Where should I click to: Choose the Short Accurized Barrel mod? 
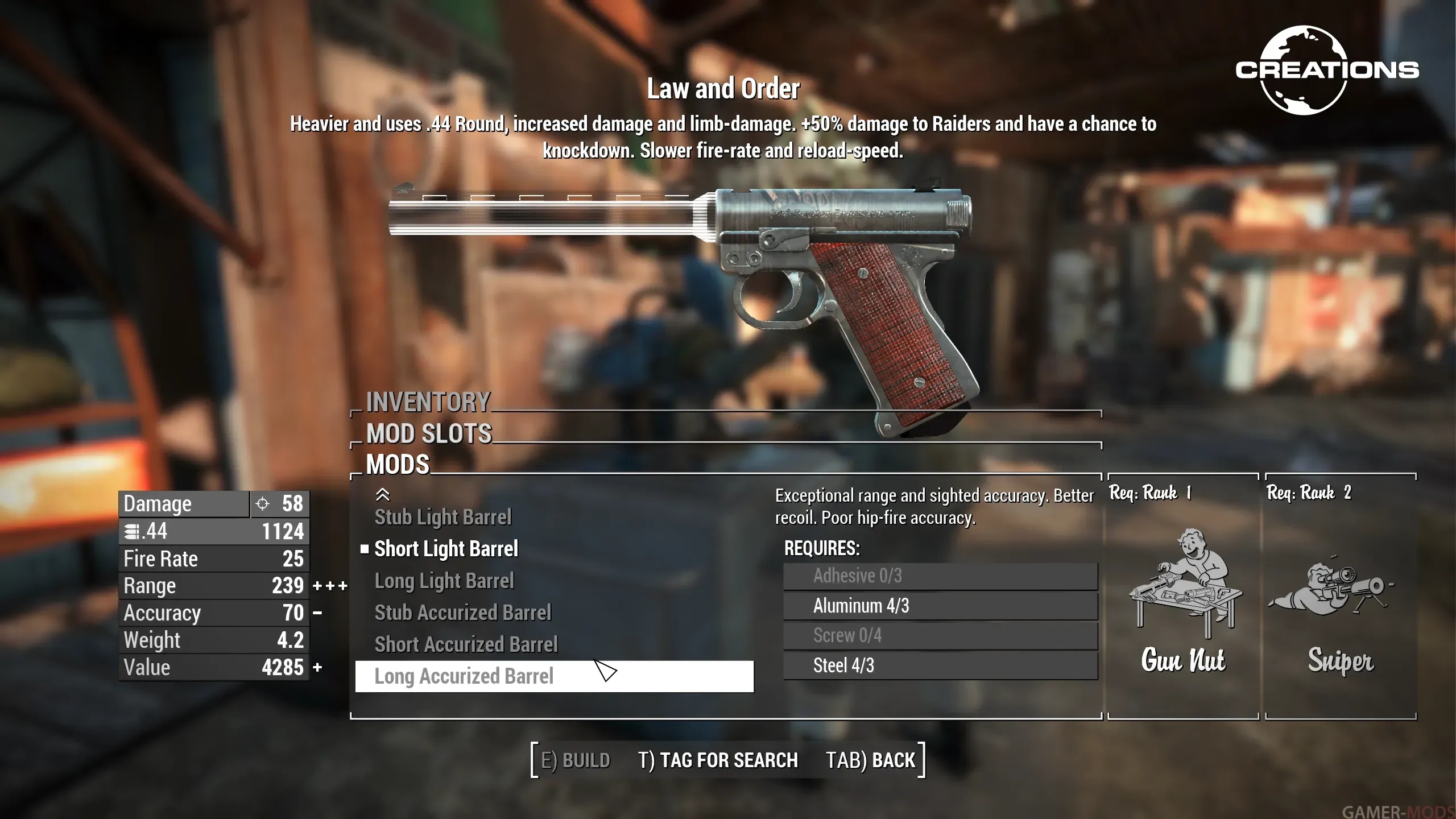466,644
